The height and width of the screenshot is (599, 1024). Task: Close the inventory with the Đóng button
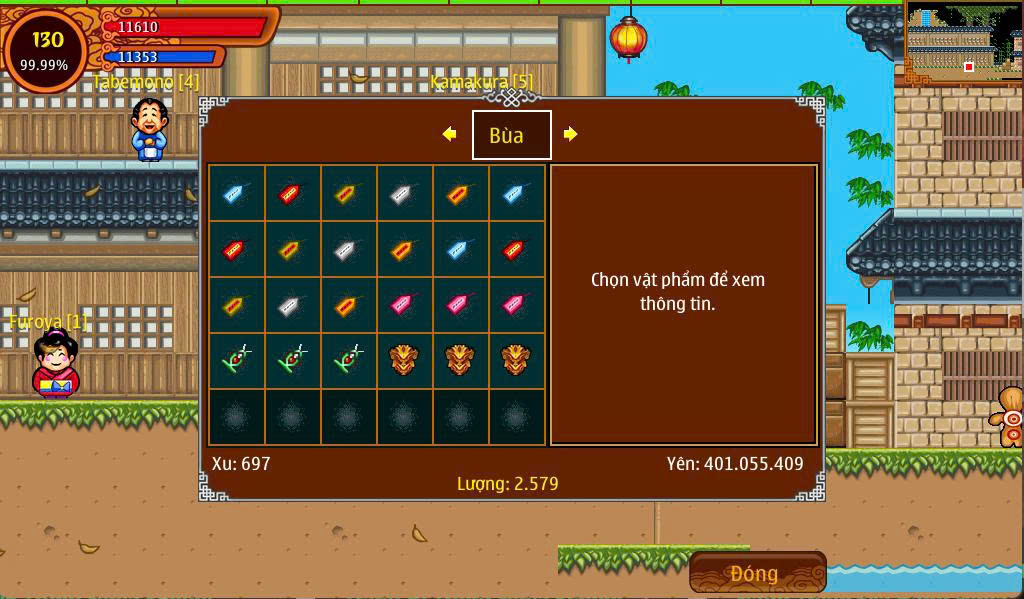click(757, 573)
